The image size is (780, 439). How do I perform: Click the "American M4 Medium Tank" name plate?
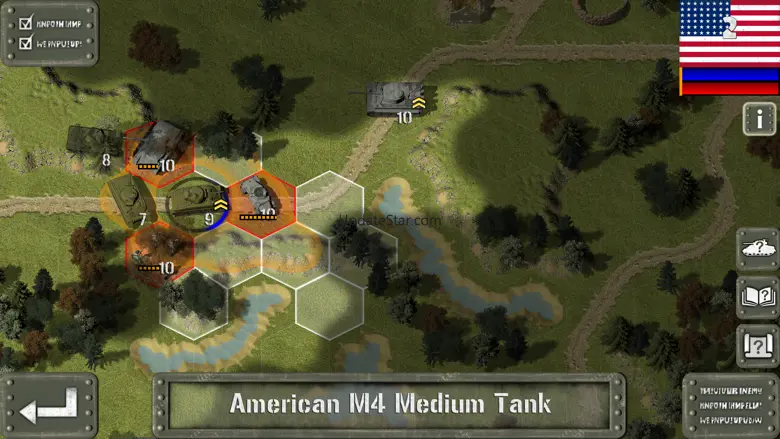[389, 405]
